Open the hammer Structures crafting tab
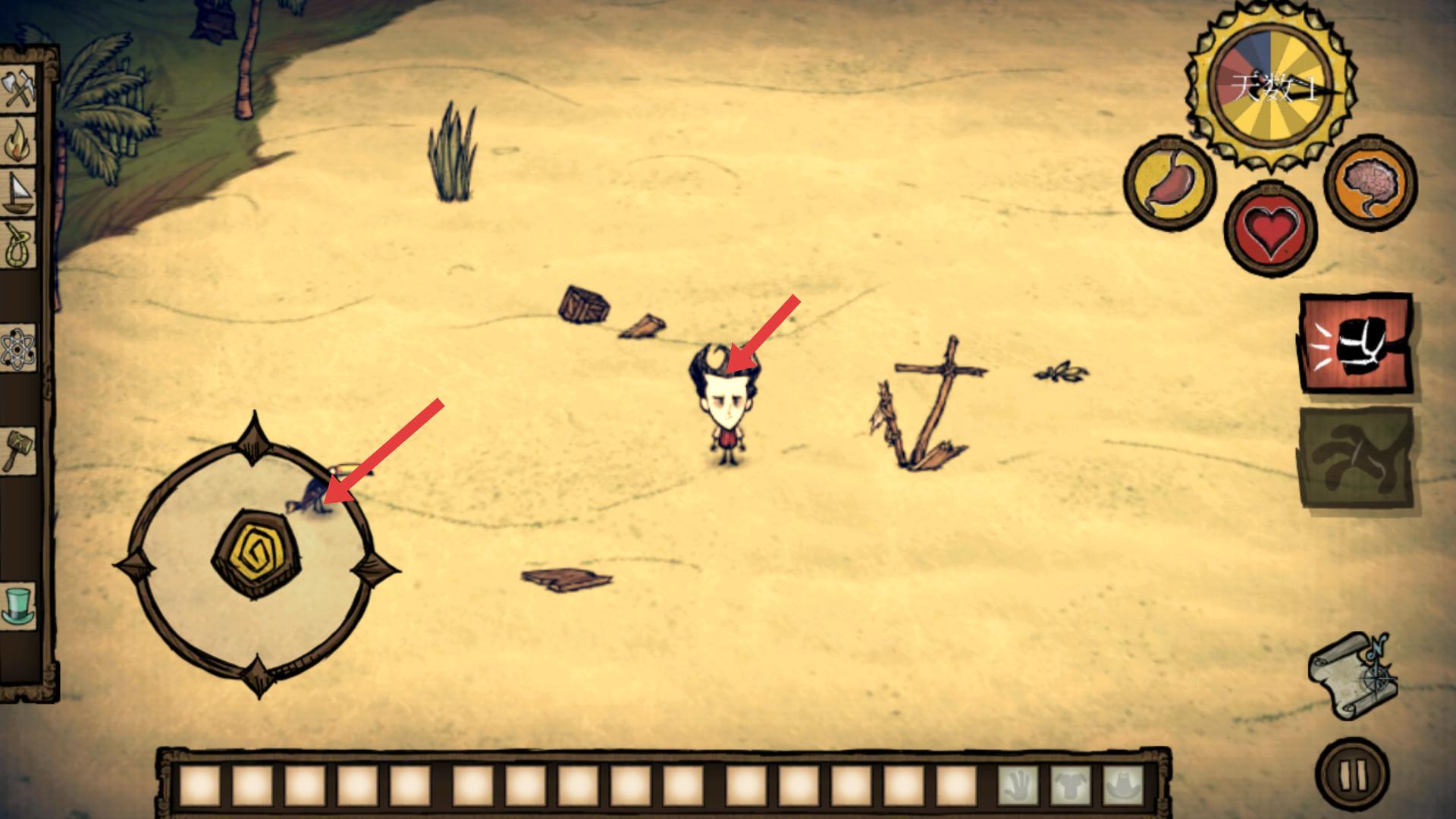This screenshot has height=819, width=1456. pyautogui.click(x=19, y=449)
